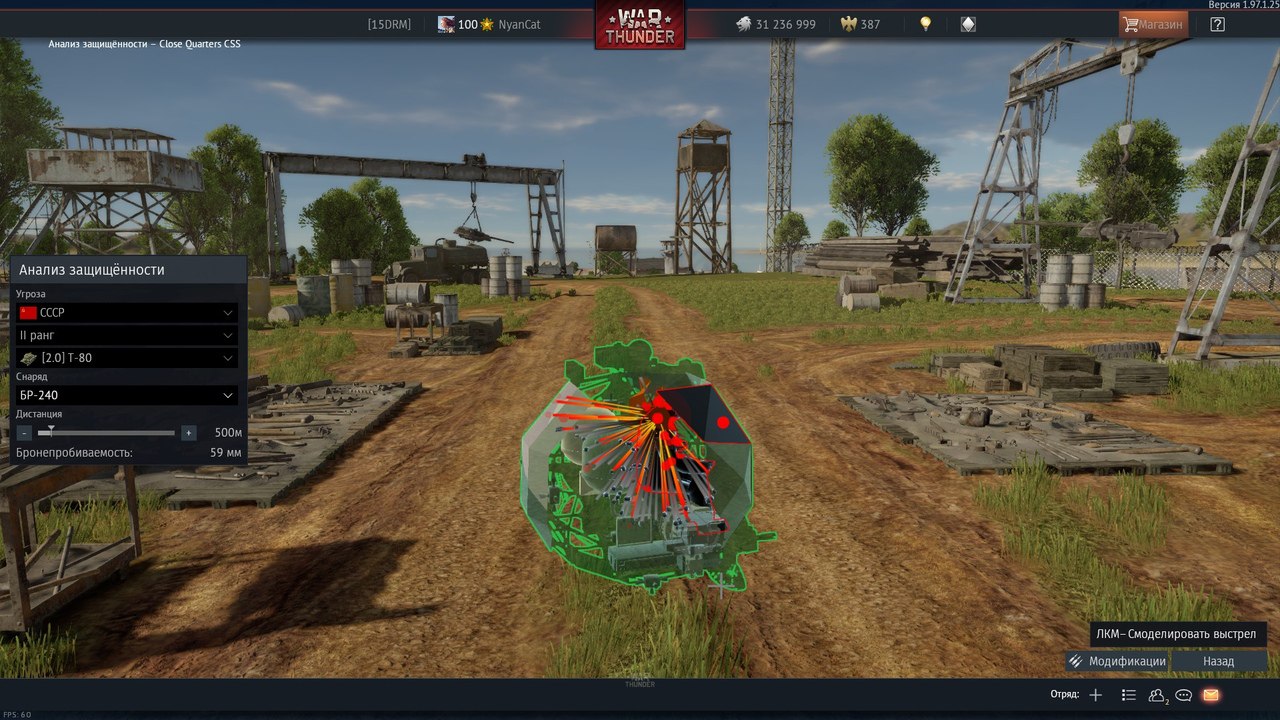Open the glowing mail envelope

(1211, 695)
